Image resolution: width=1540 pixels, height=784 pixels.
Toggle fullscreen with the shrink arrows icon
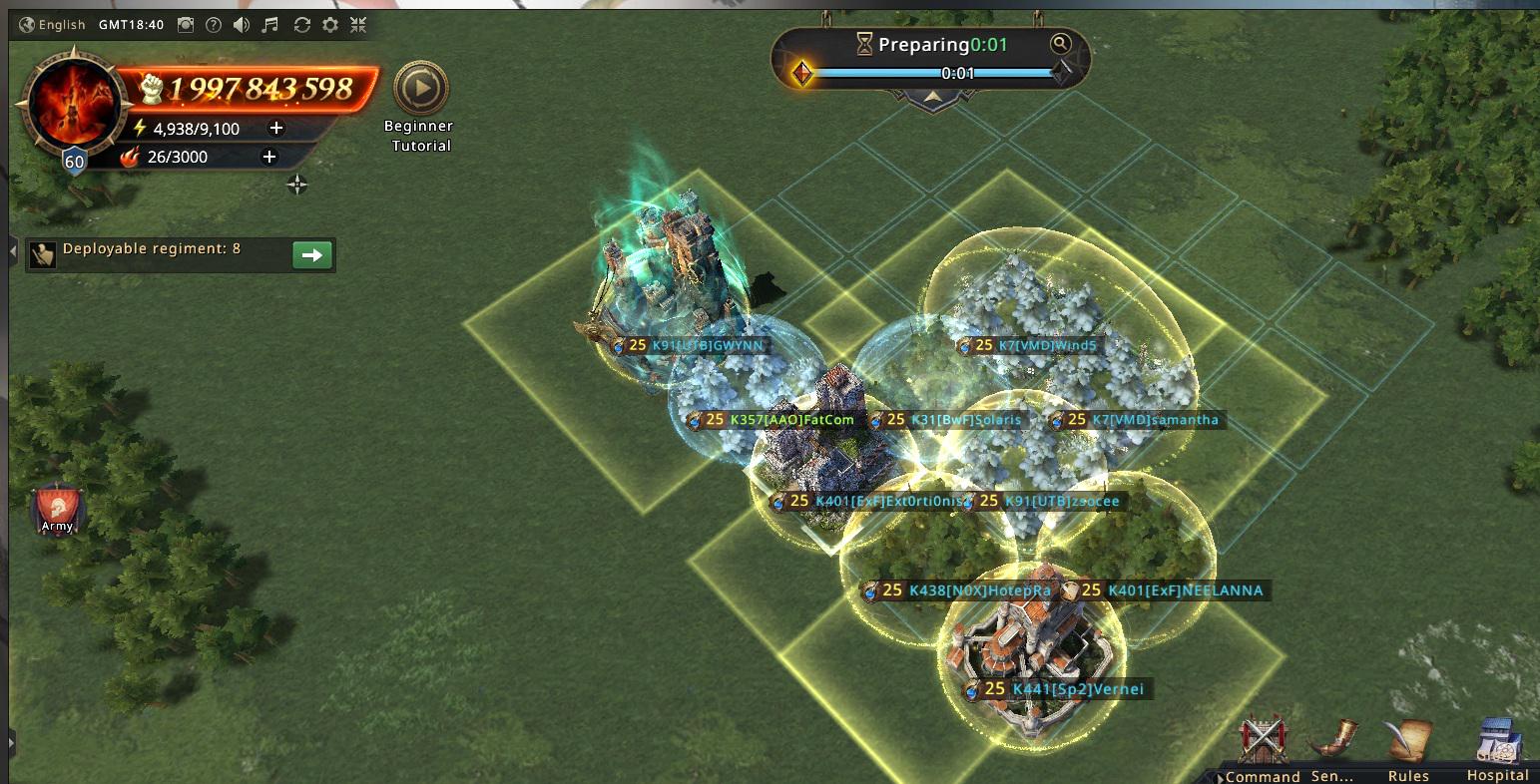(x=359, y=25)
